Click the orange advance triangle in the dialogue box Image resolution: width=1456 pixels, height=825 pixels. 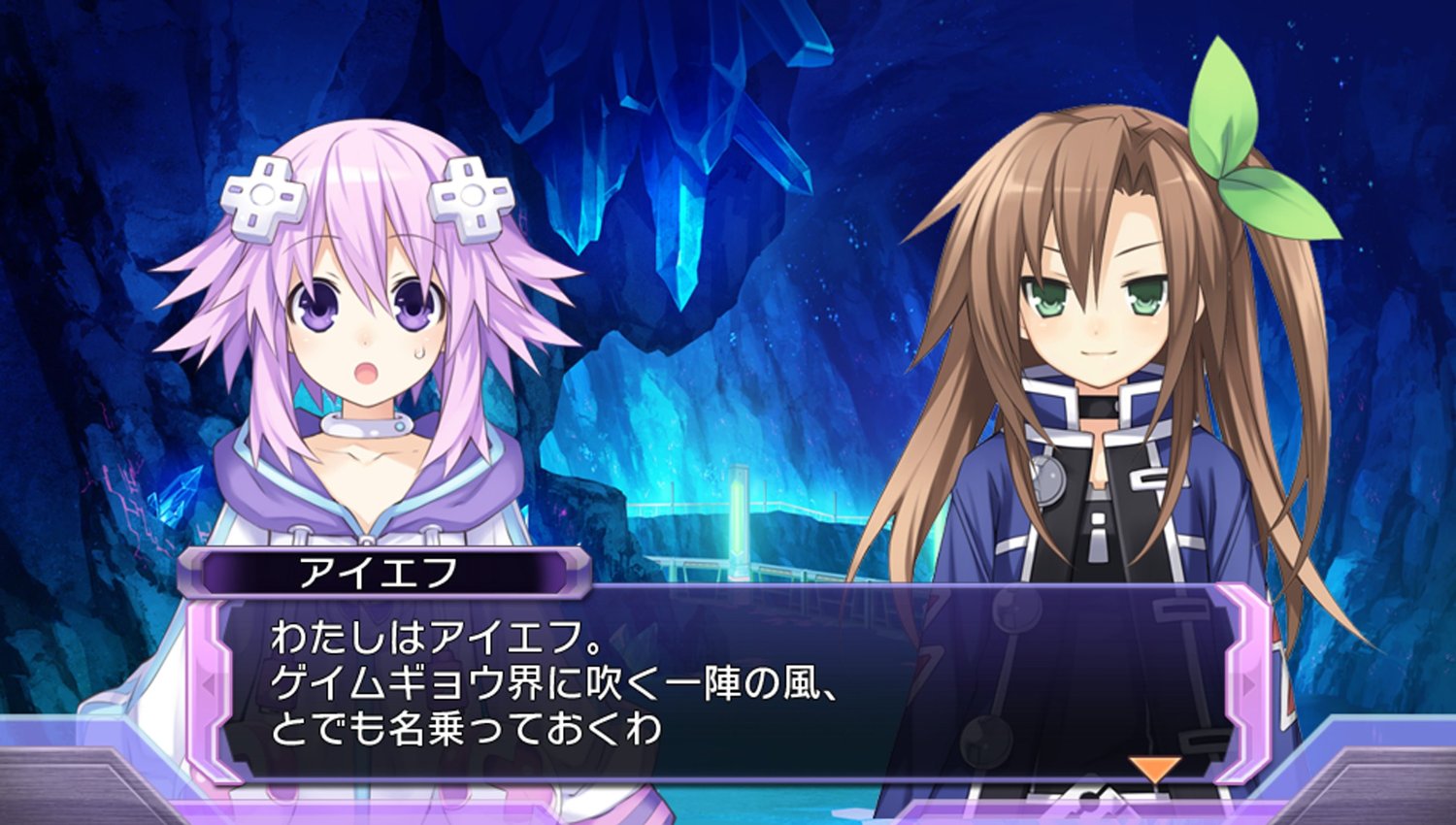coord(1155,770)
